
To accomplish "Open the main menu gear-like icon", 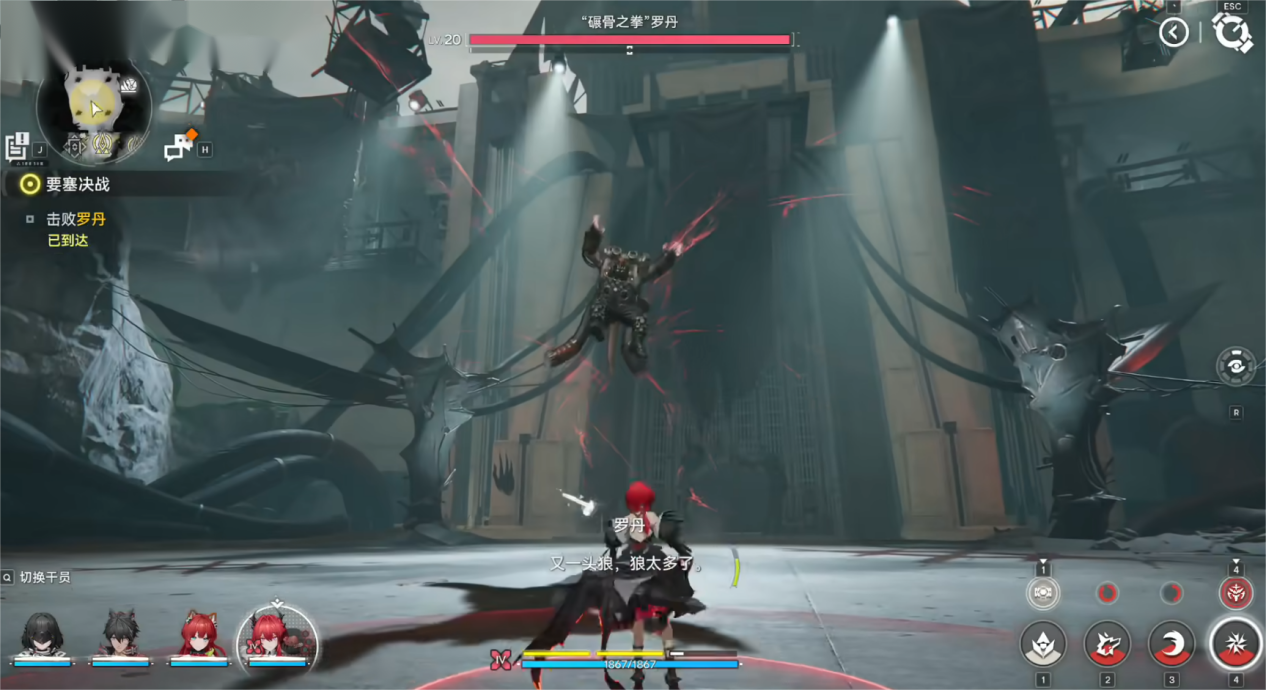I will [1232, 33].
